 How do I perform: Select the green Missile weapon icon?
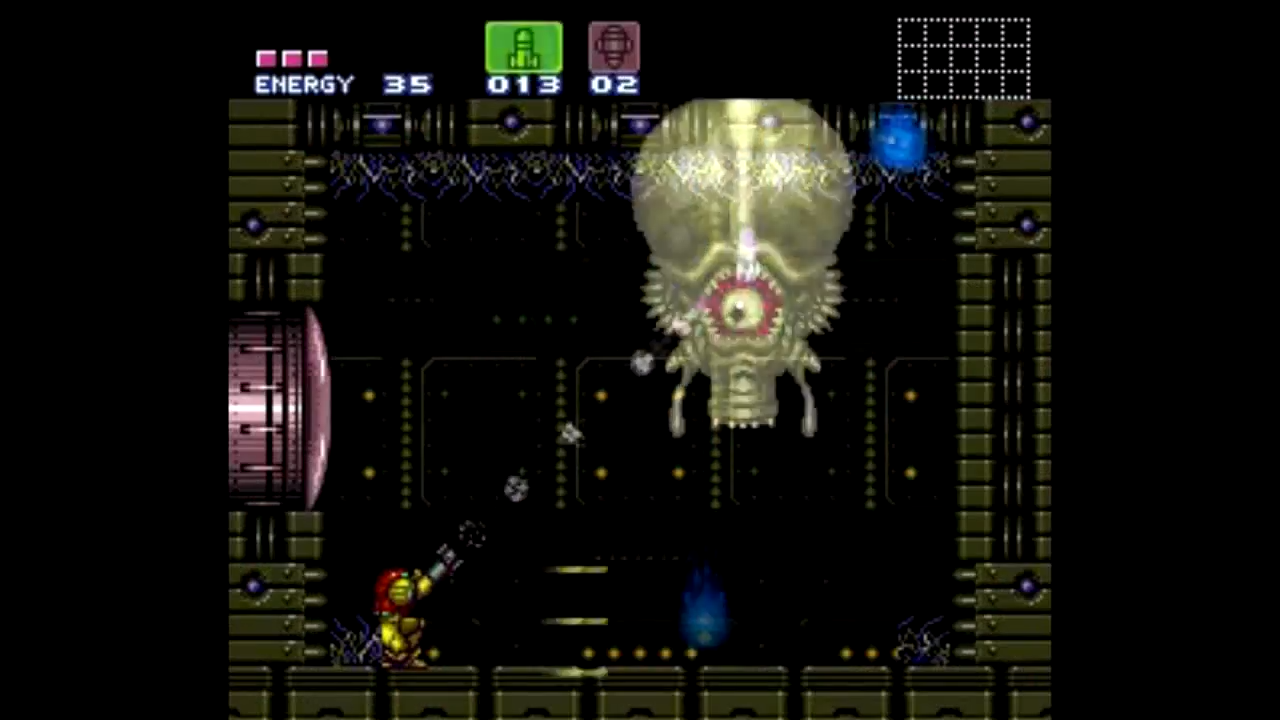[524, 47]
